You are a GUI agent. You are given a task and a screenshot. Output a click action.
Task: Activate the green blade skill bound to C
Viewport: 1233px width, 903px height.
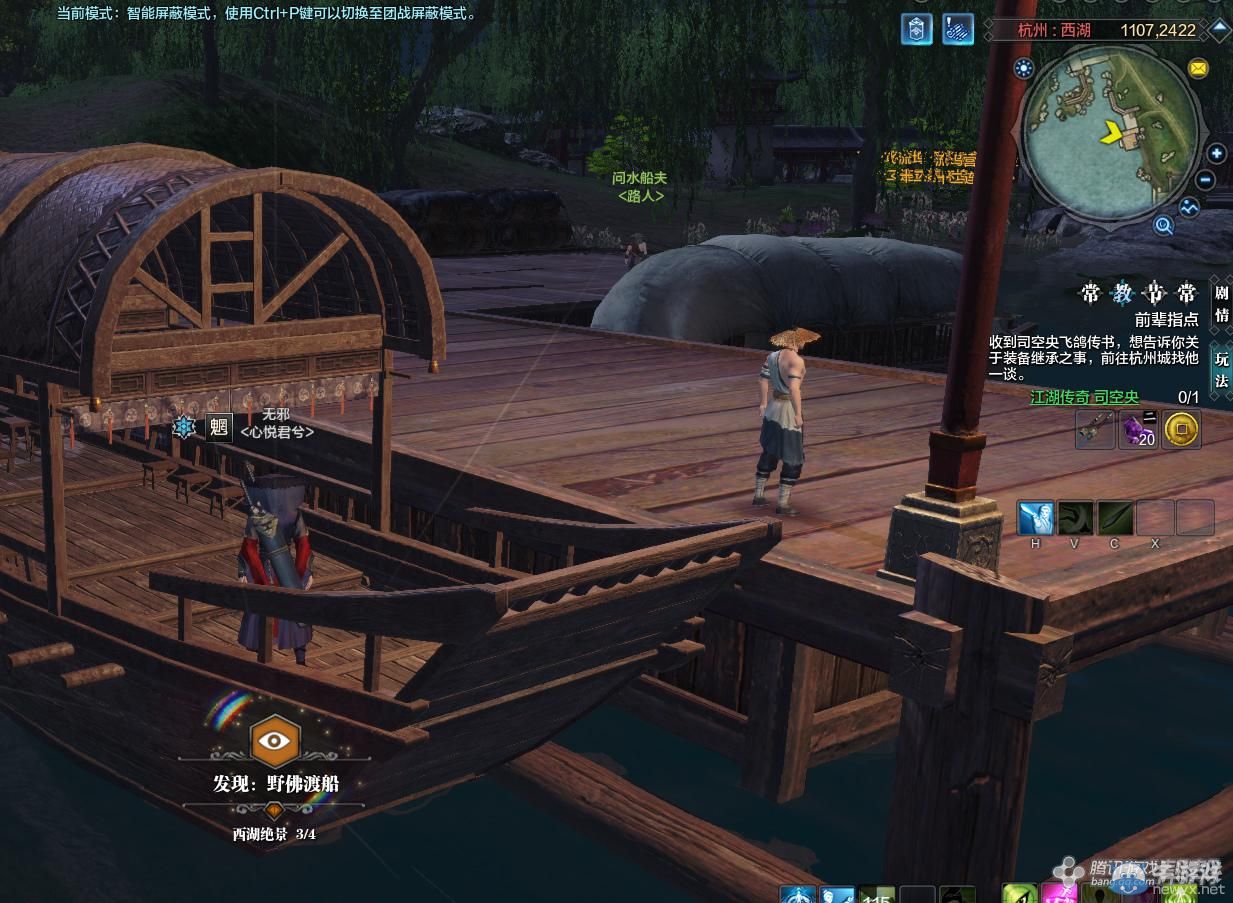click(1115, 518)
